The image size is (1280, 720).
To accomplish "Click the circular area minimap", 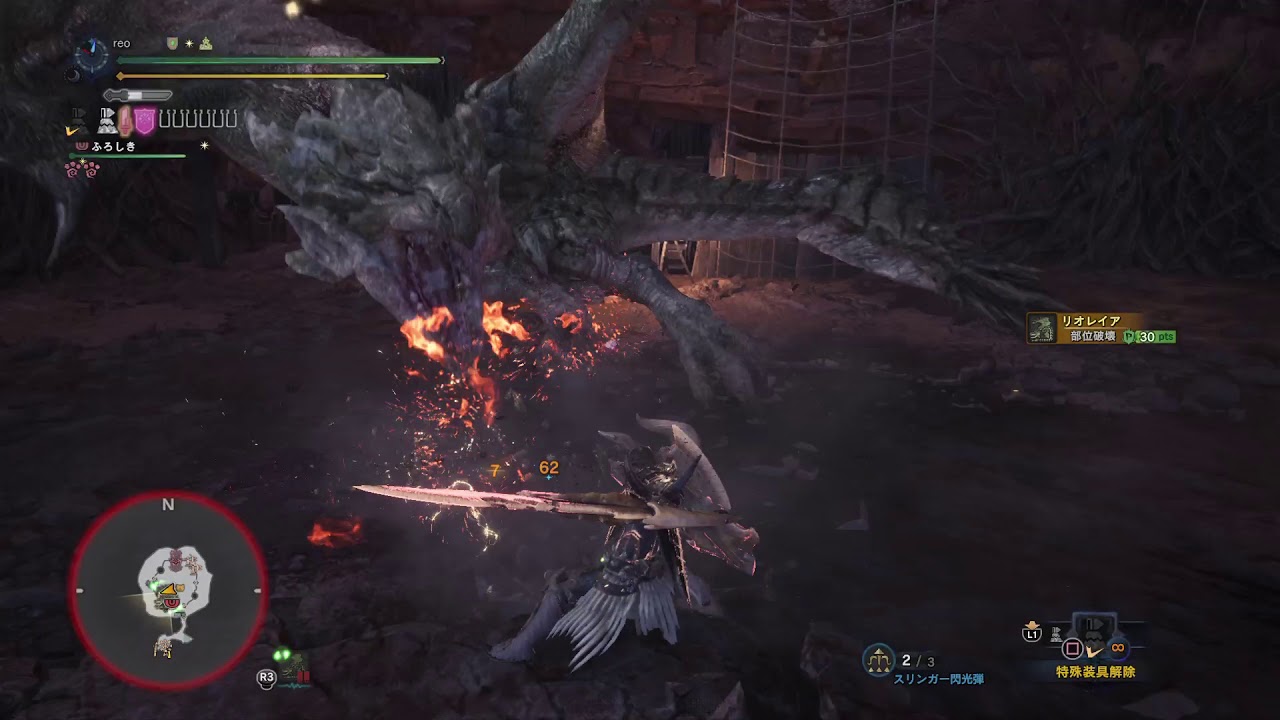I will point(168,590).
